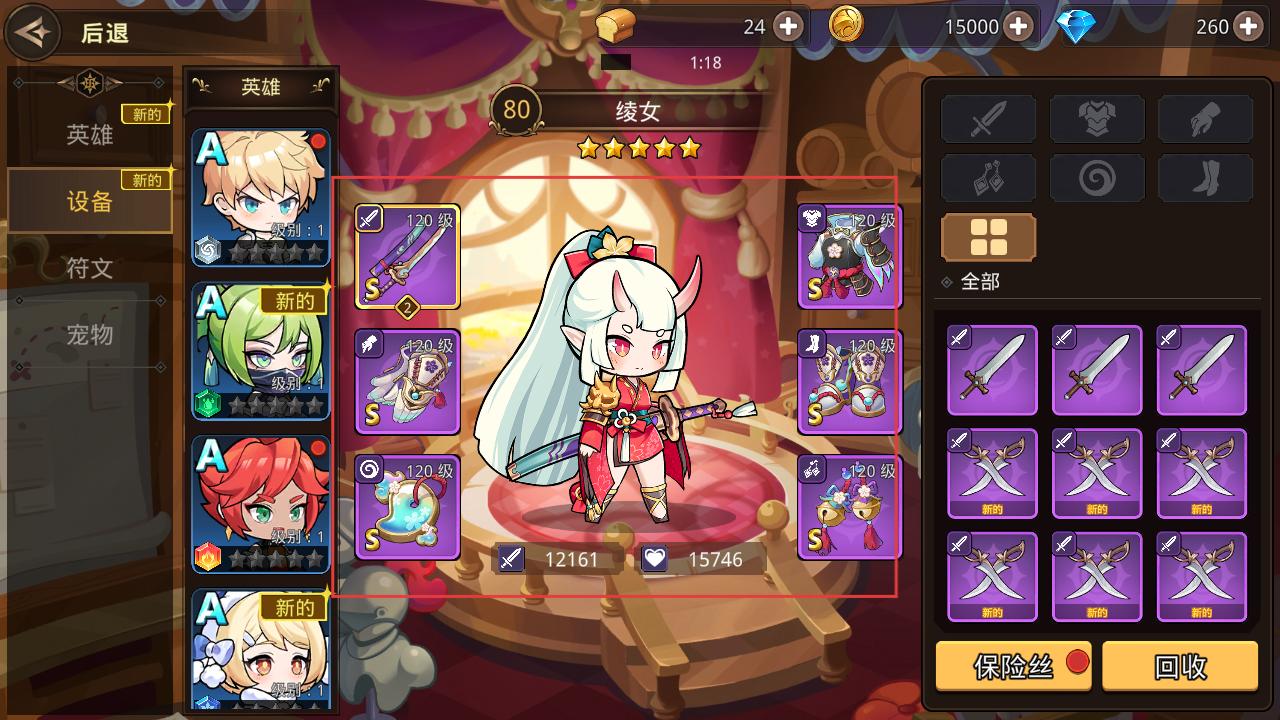Add more bread stamina with plus
Screen dimensions: 1280x720
tap(788, 27)
